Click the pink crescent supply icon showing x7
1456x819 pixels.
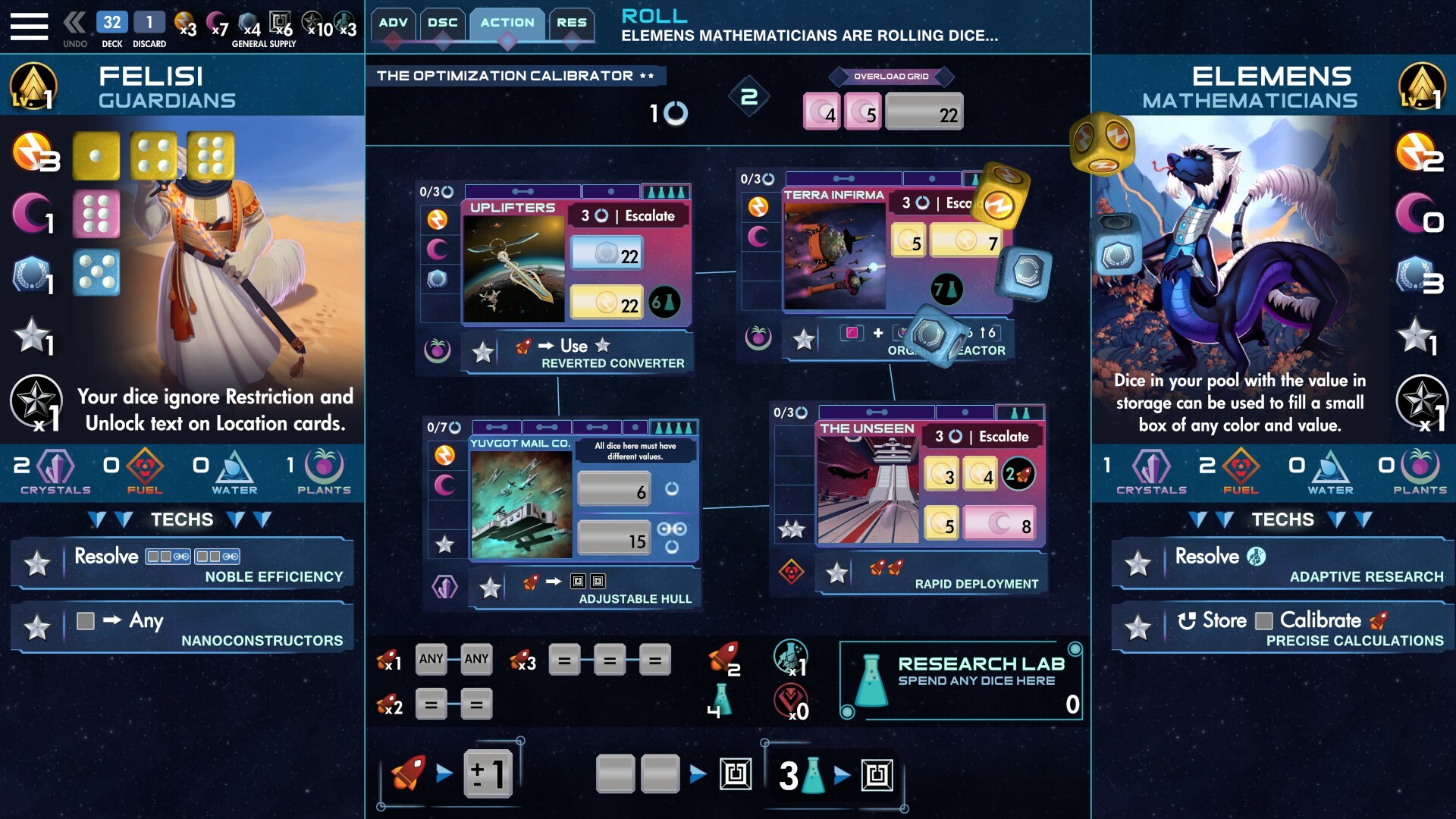pyautogui.click(x=215, y=21)
